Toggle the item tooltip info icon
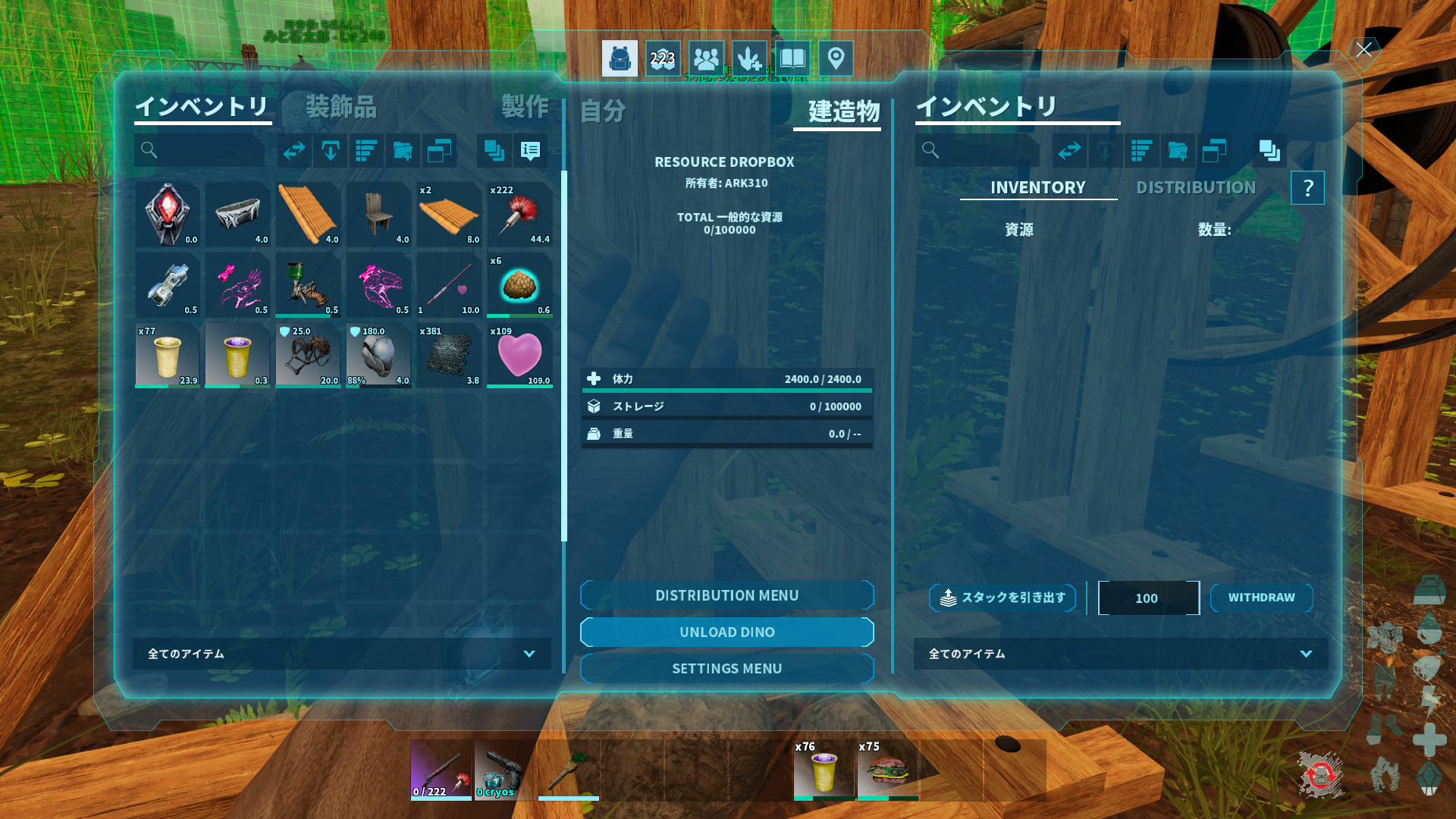 pyautogui.click(x=530, y=151)
